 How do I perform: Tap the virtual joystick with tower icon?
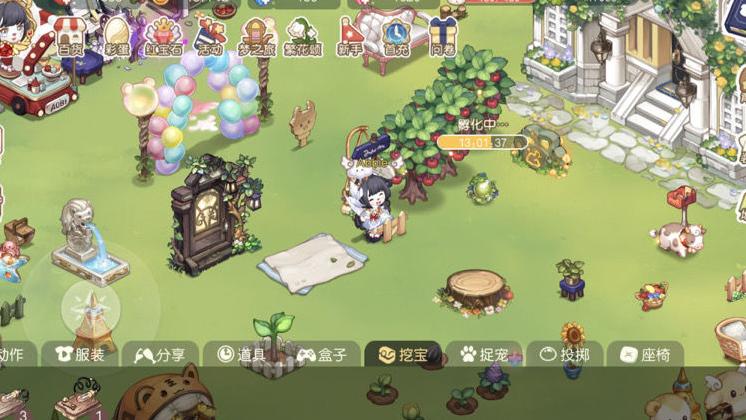point(90,305)
